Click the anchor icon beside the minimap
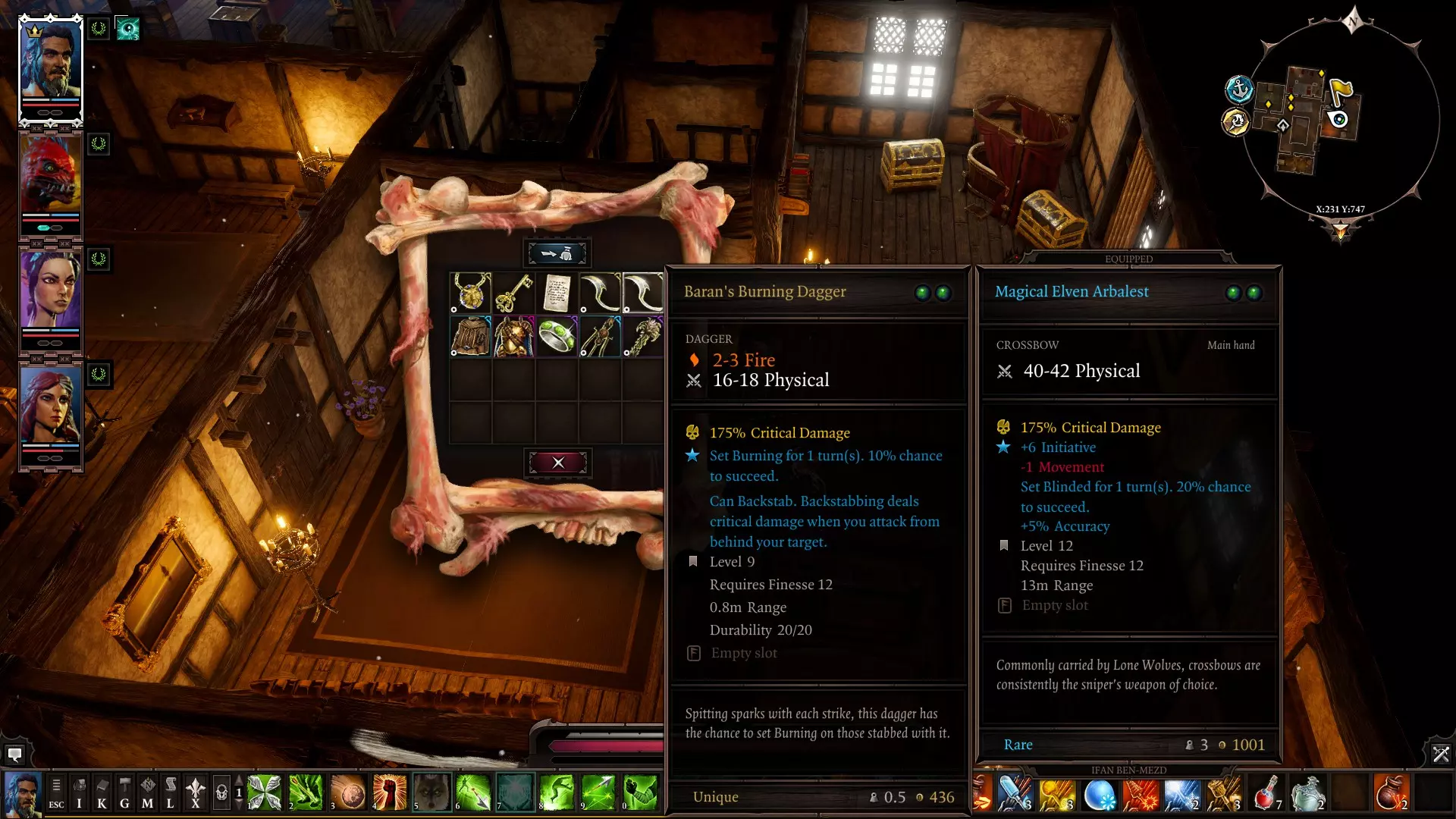 (1239, 89)
